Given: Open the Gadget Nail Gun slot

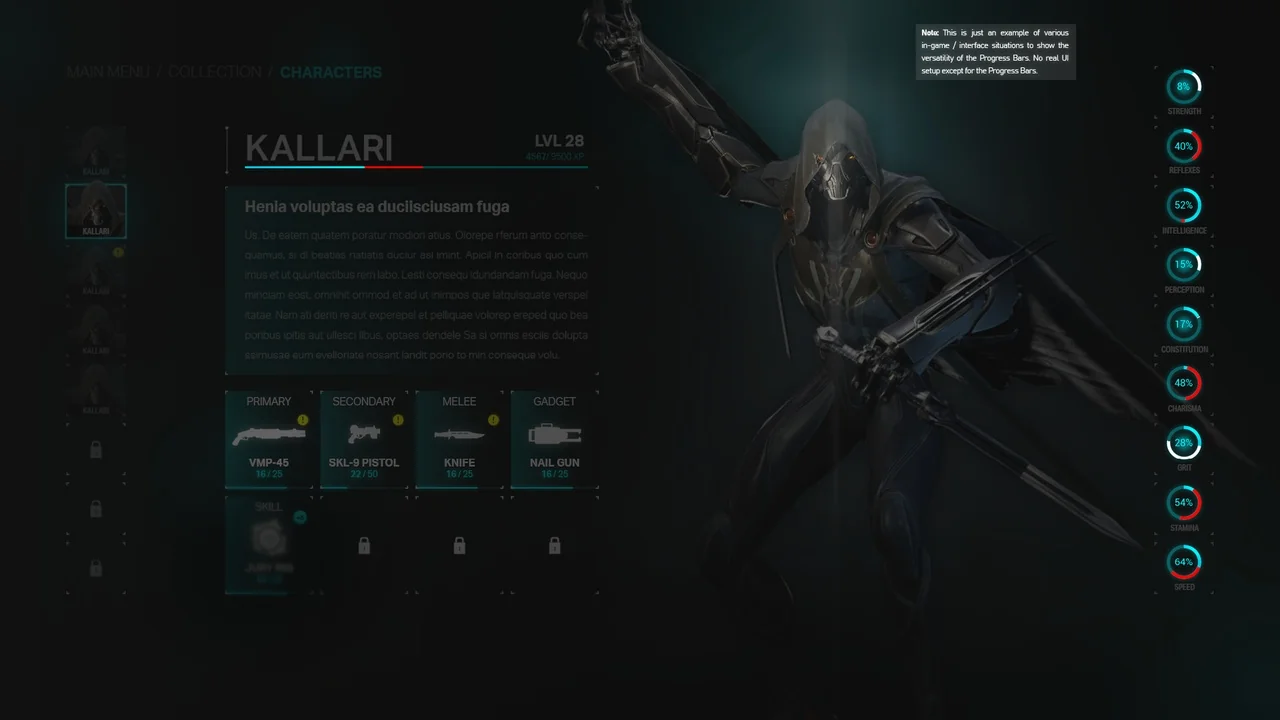Looking at the screenshot, I should [x=554, y=439].
